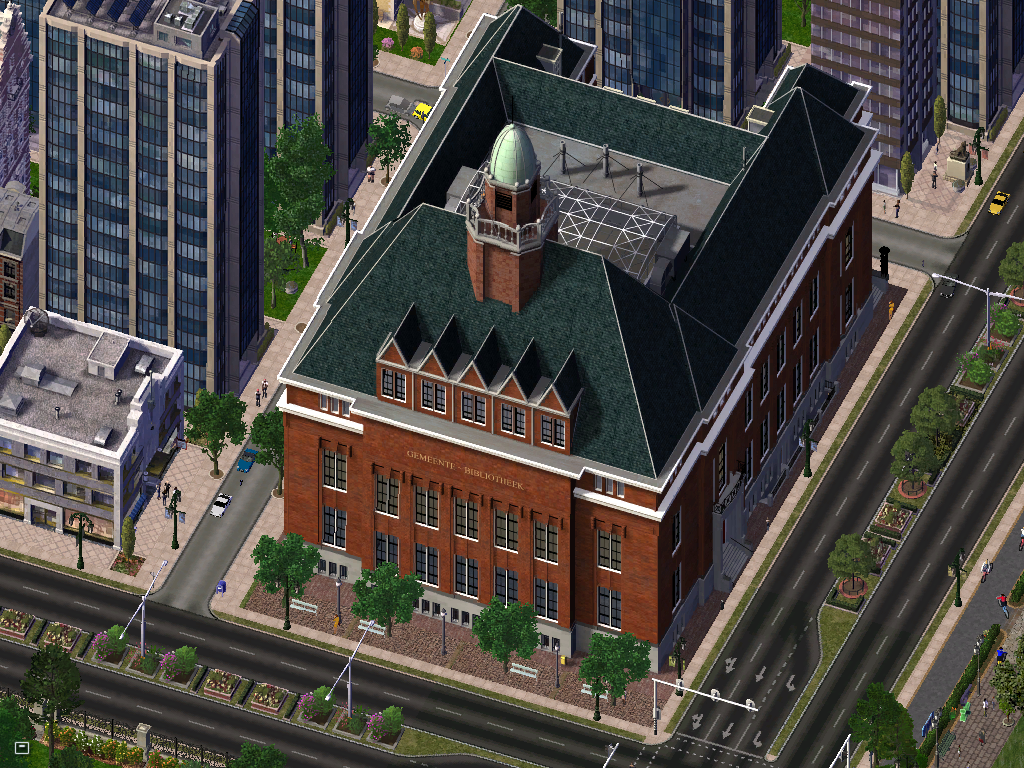Click the small white-outlined restore interface button
The height and width of the screenshot is (768, 1024).
[x=22, y=747]
